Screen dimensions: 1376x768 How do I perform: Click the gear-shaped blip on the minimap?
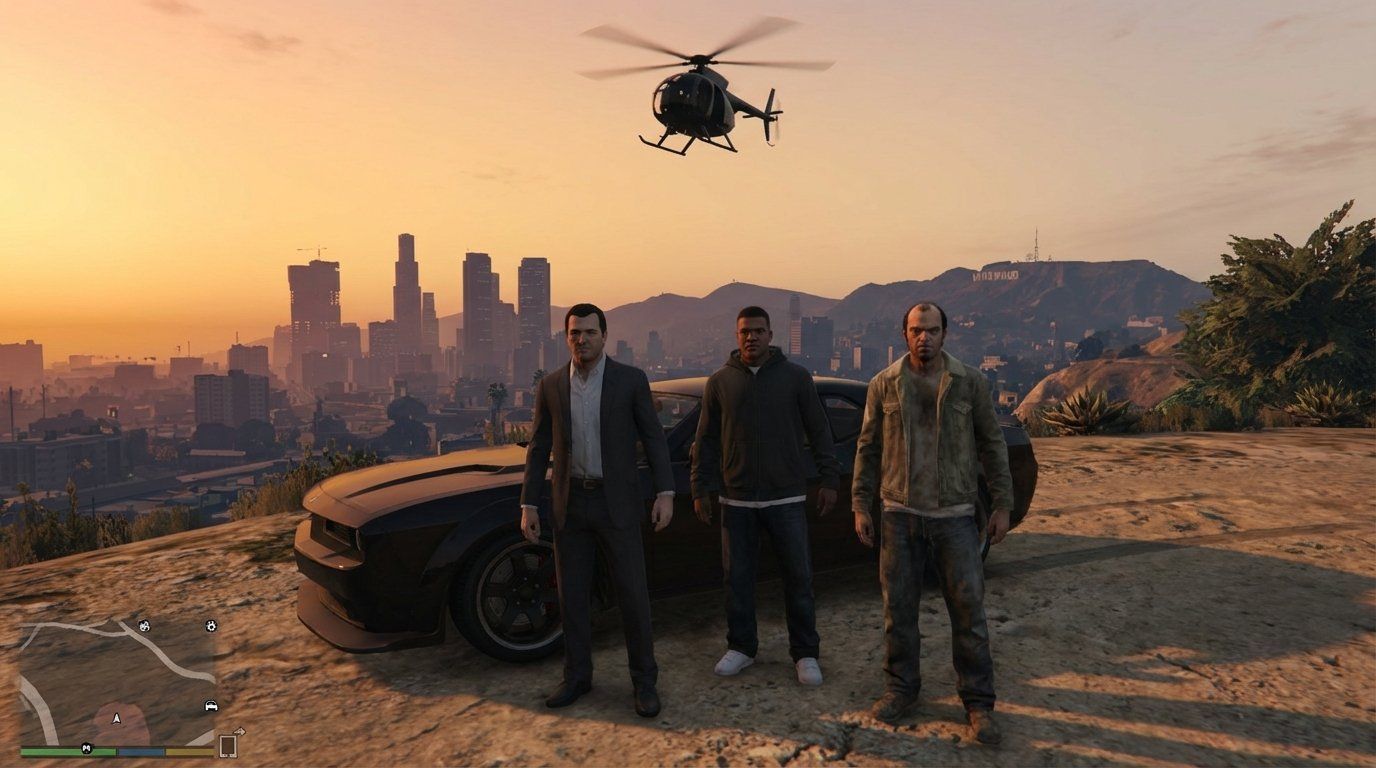point(211,626)
